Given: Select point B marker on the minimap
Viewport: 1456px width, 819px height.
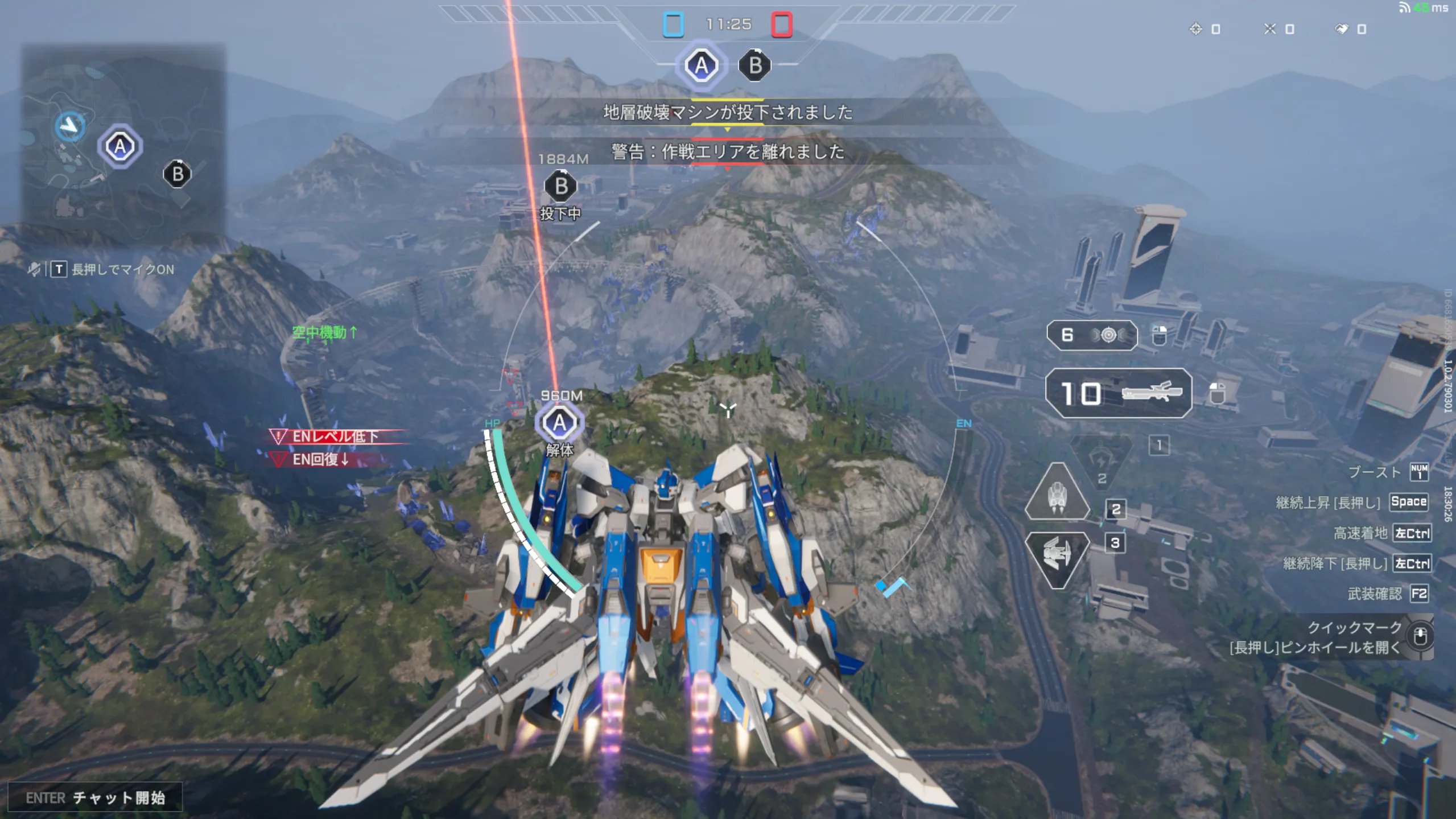Looking at the screenshot, I should (178, 174).
